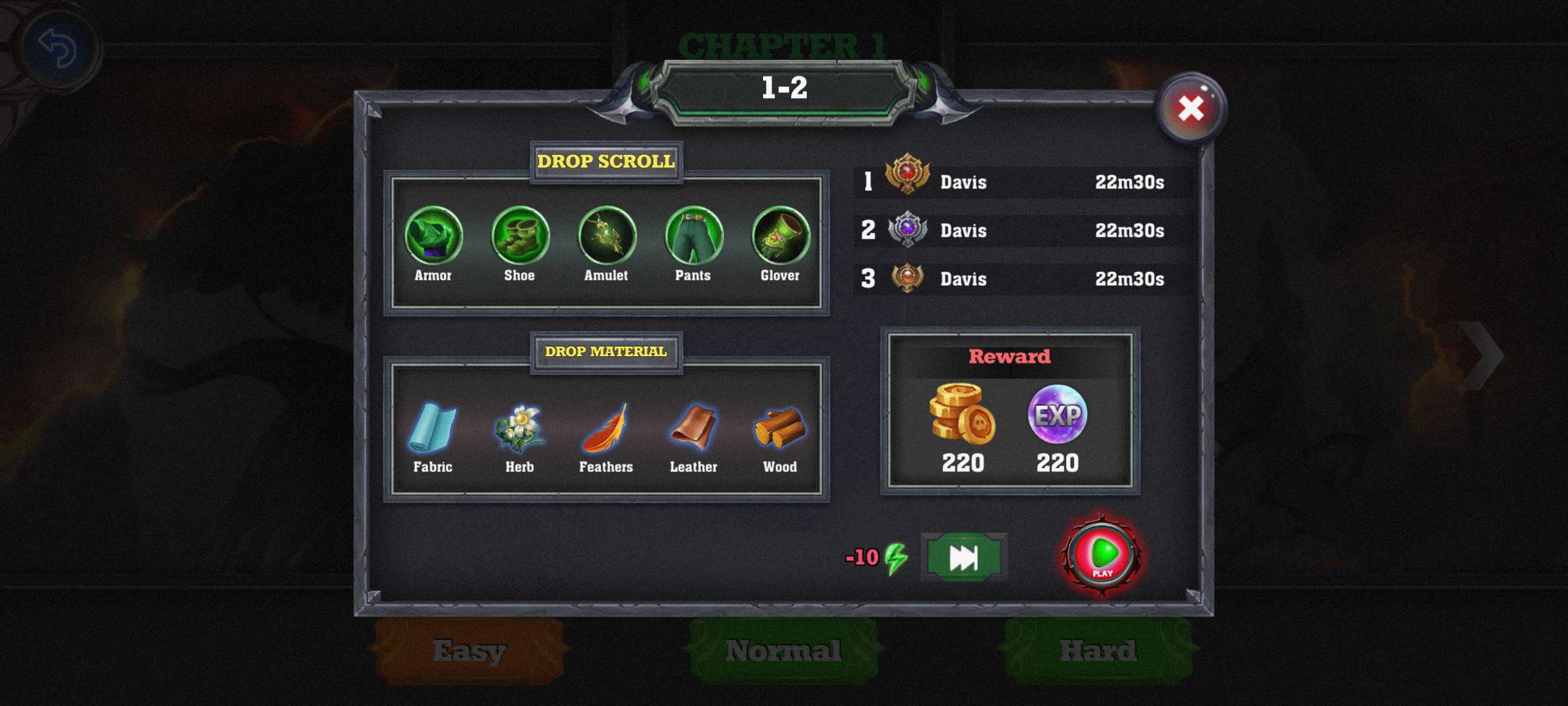Choose the Amulet drop scroll
Image resolution: width=1568 pixels, height=706 pixels.
[x=607, y=236]
